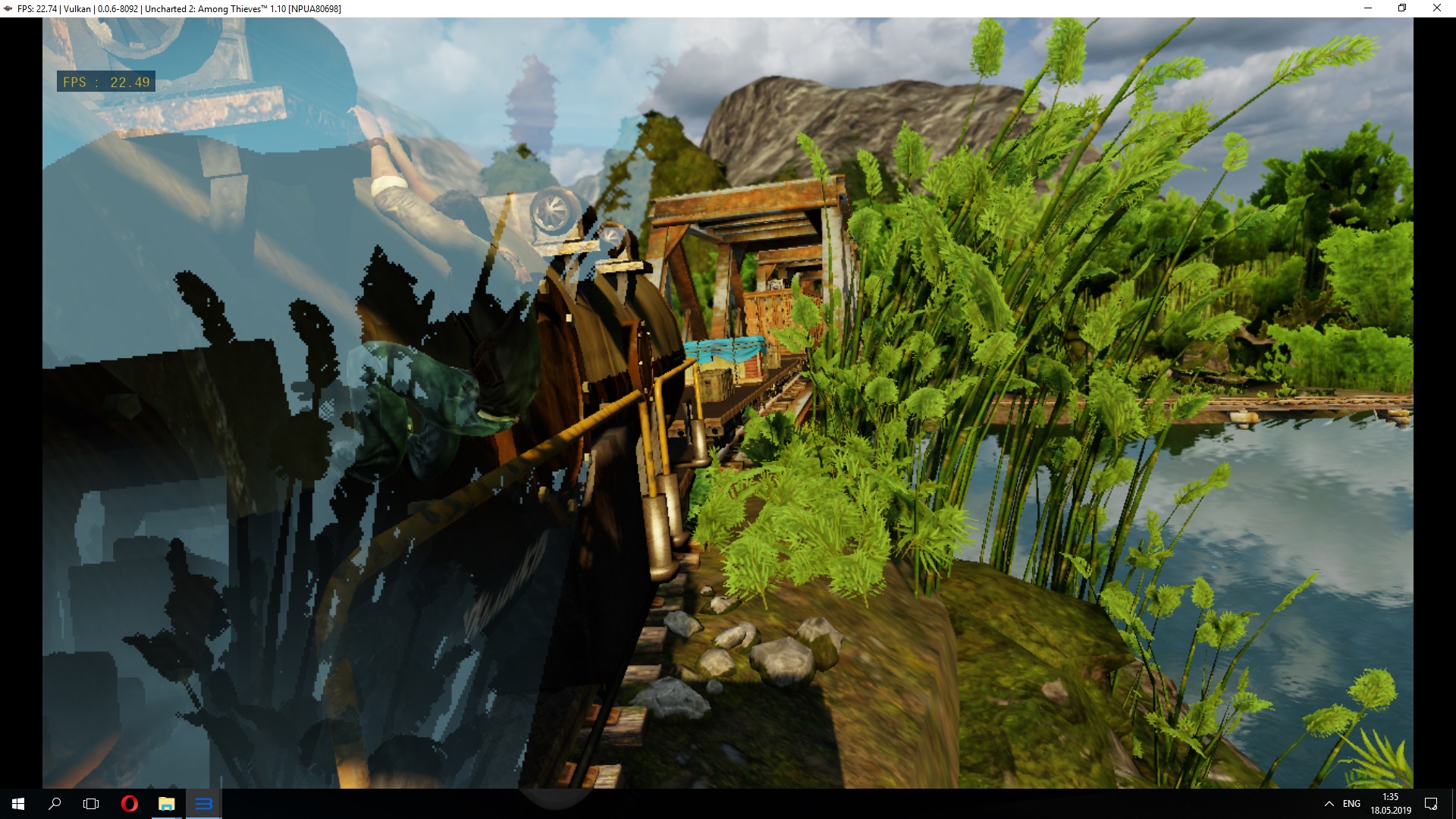Screen dimensions: 1456x819
Task: Close the emulator game window
Action: (1436, 8)
